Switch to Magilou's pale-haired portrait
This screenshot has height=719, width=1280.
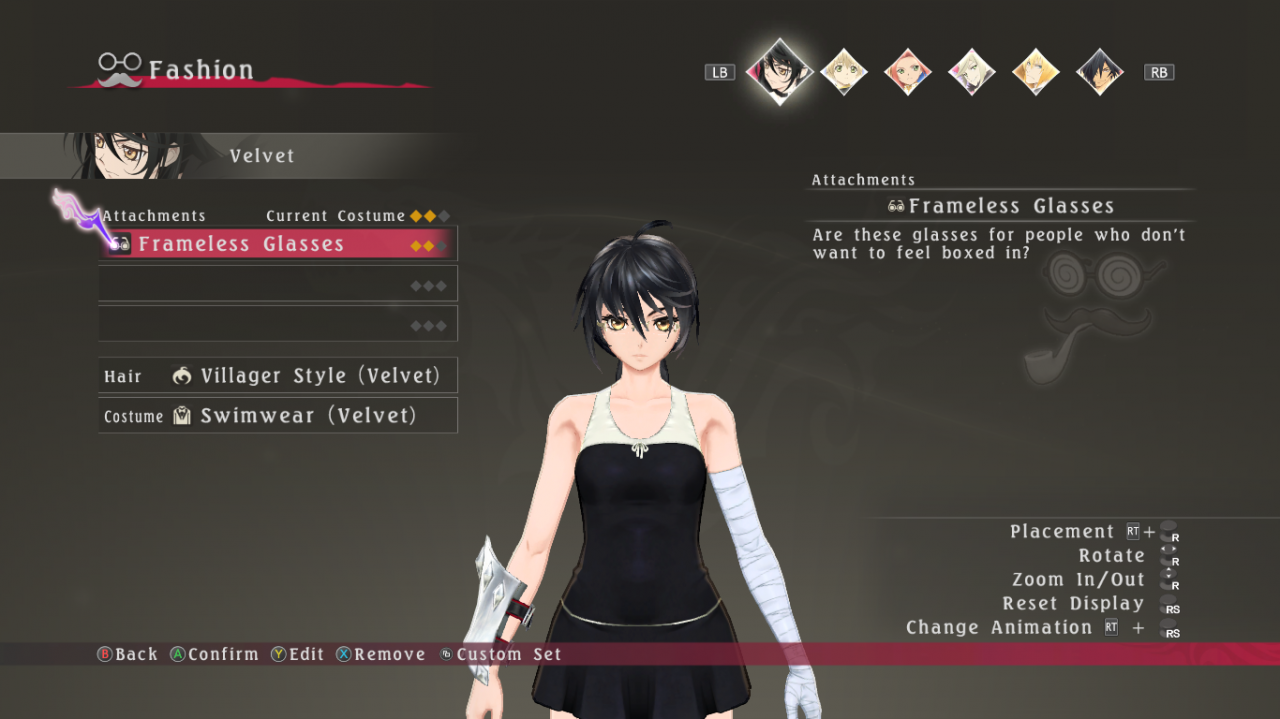(971, 72)
